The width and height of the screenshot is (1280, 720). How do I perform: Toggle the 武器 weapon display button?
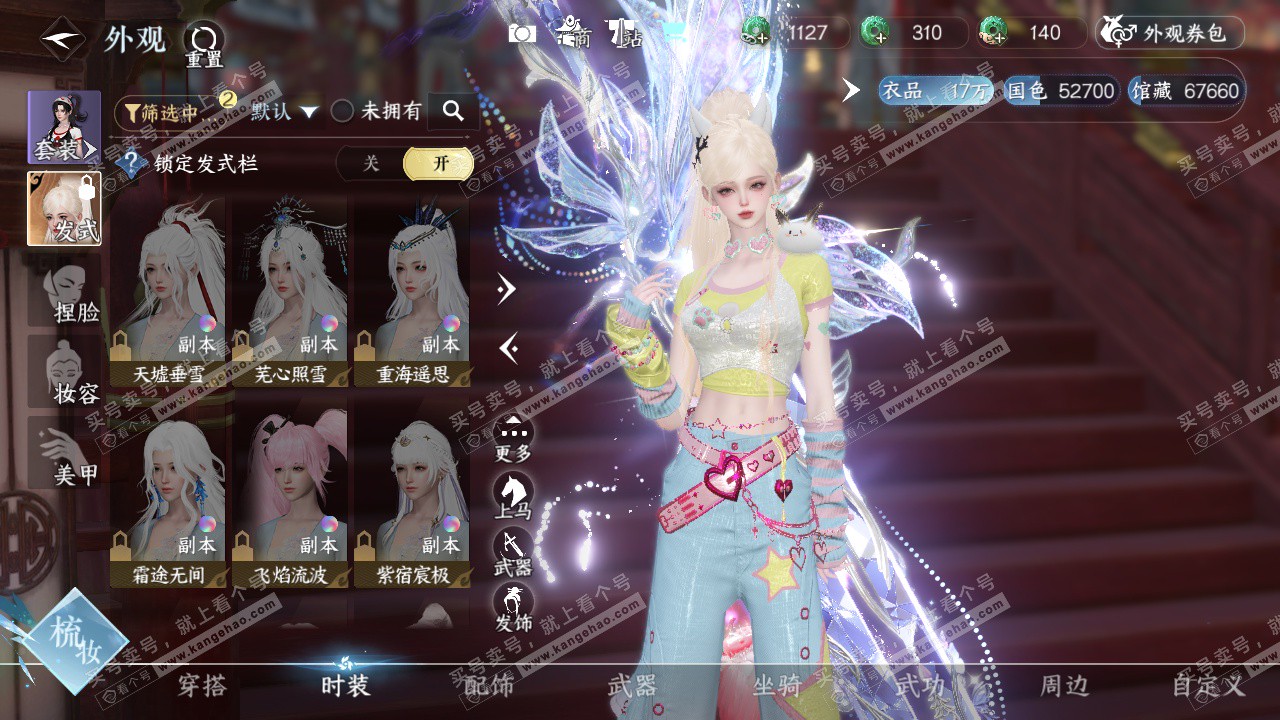(x=513, y=551)
